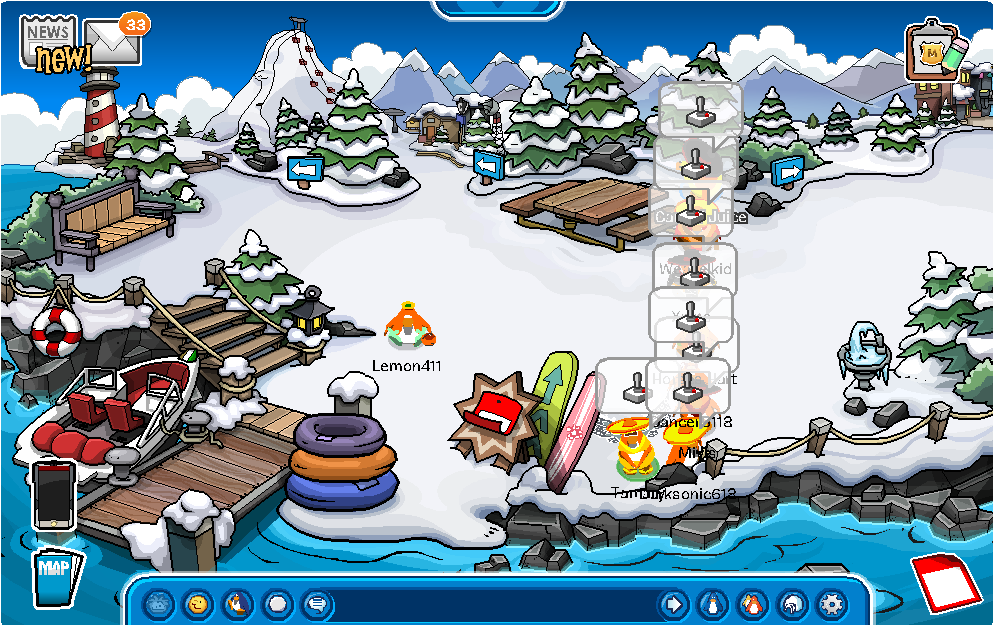Open the penguin actions menu

pyautogui.click(x=238, y=604)
